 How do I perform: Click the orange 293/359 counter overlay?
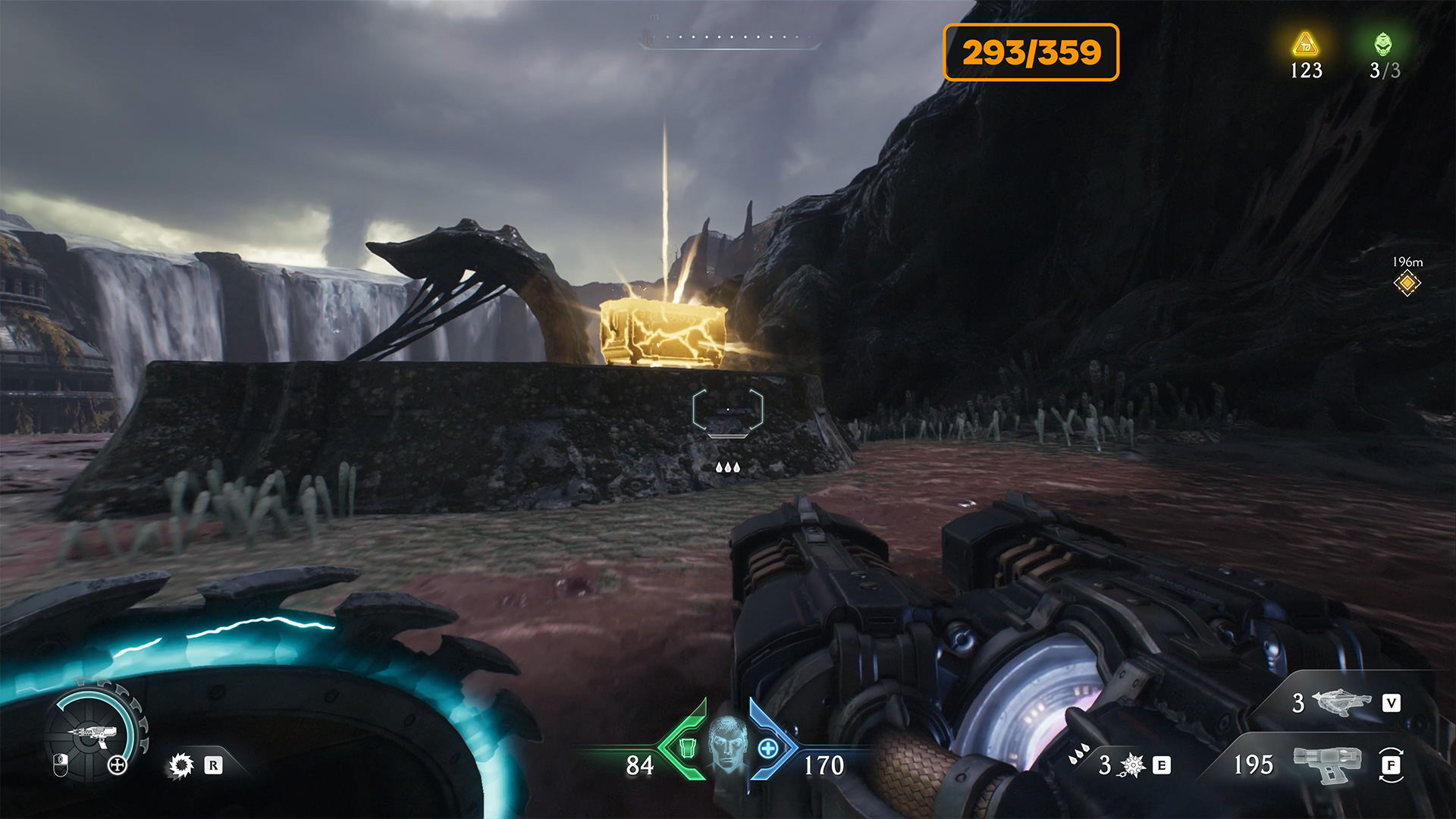click(1031, 52)
